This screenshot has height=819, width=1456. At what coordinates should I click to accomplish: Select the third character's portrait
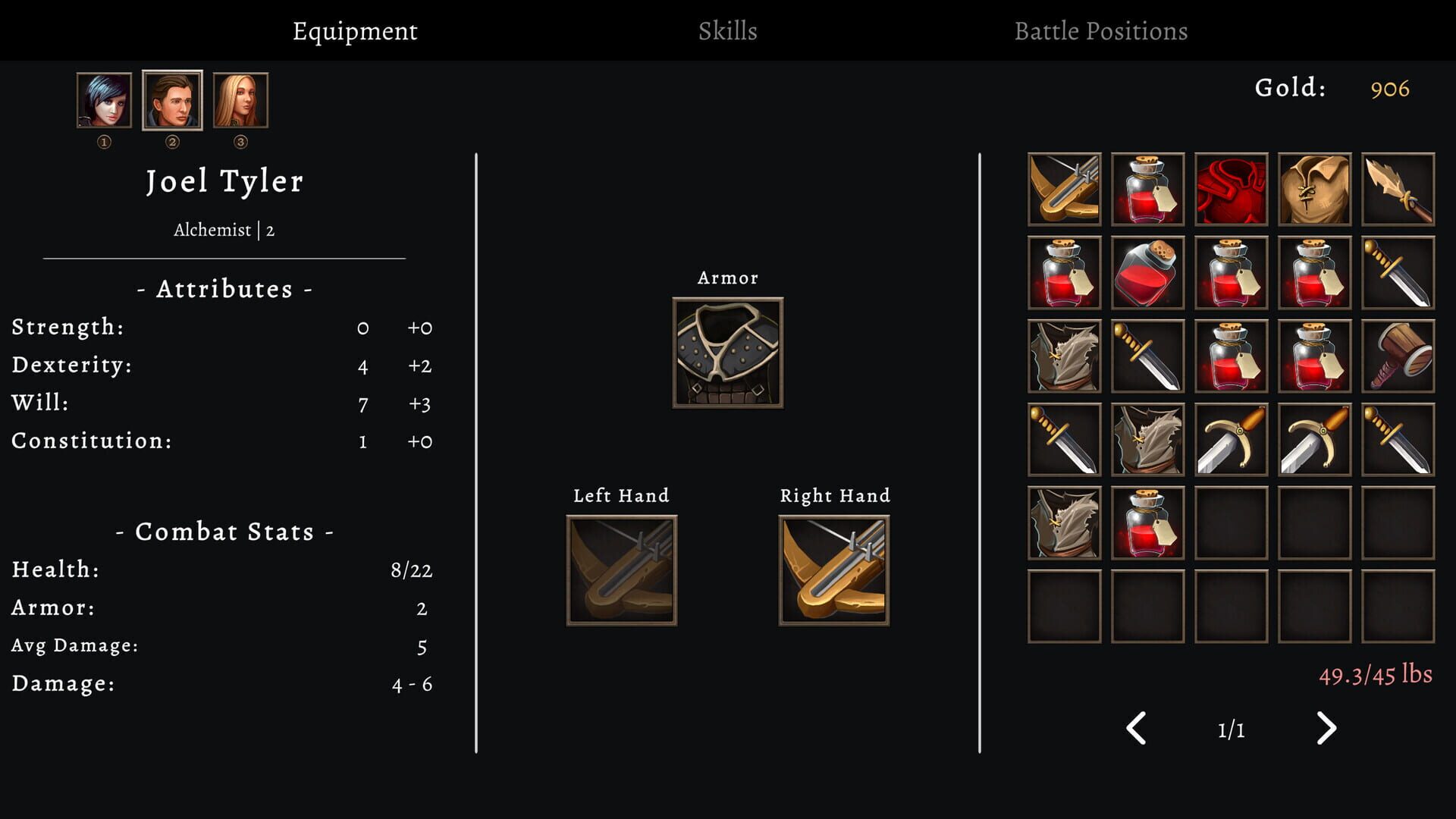click(x=240, y=99)
